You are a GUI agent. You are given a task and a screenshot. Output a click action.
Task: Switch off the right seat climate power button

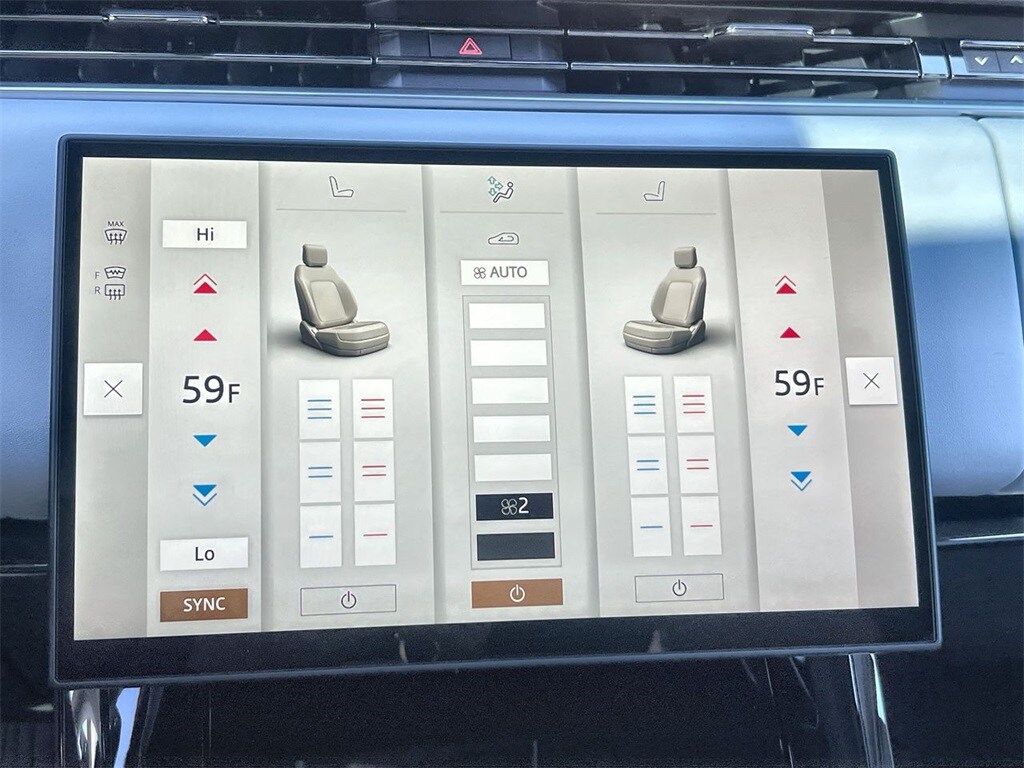[679, 588]
